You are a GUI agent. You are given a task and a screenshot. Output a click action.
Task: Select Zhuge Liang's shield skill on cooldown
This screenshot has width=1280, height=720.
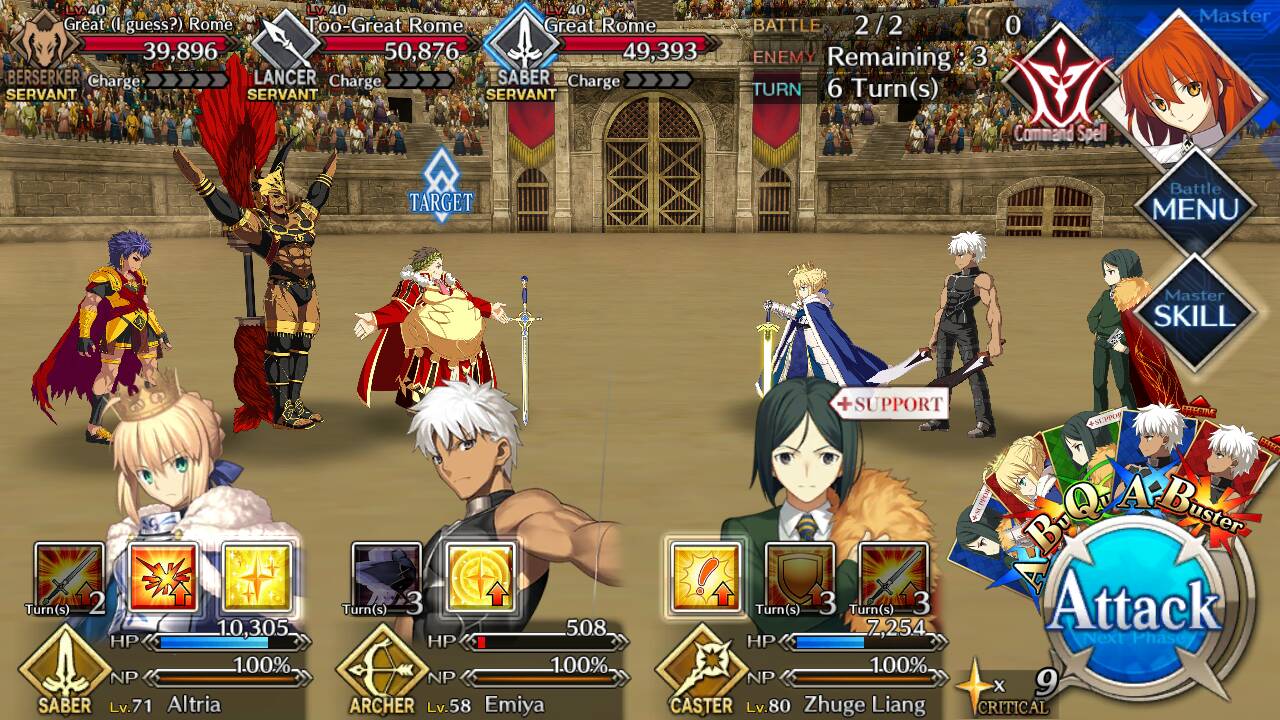coord(799,578)
